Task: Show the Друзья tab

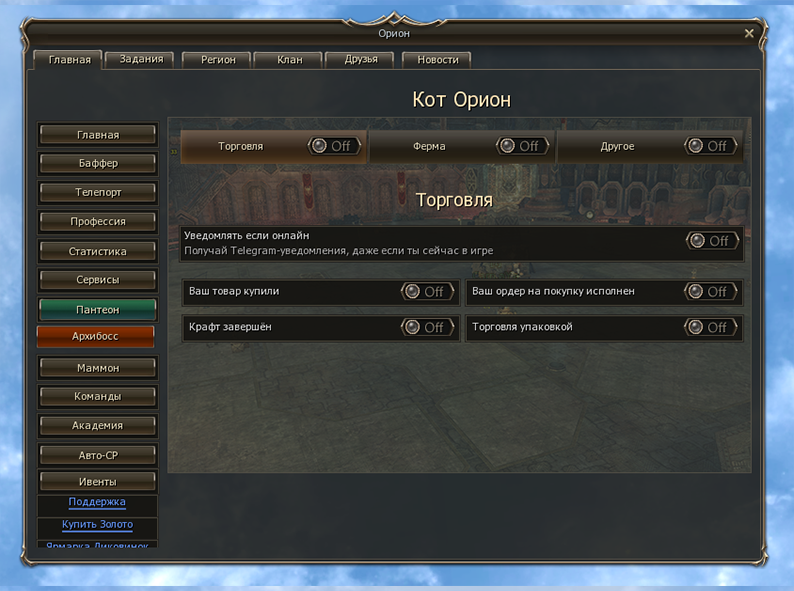Action: 361,59
